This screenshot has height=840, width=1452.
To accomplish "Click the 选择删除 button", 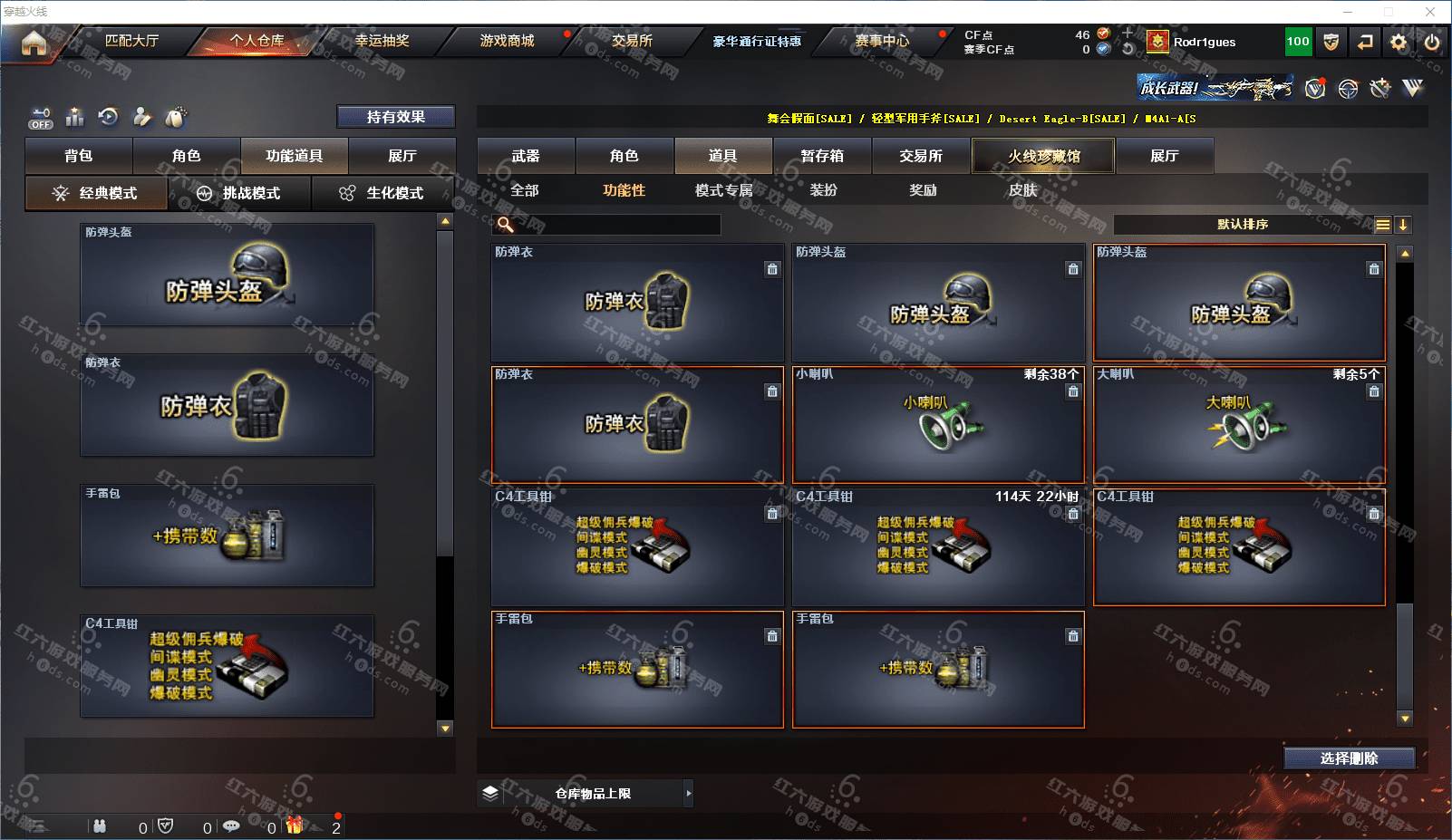I will 1349,758.
